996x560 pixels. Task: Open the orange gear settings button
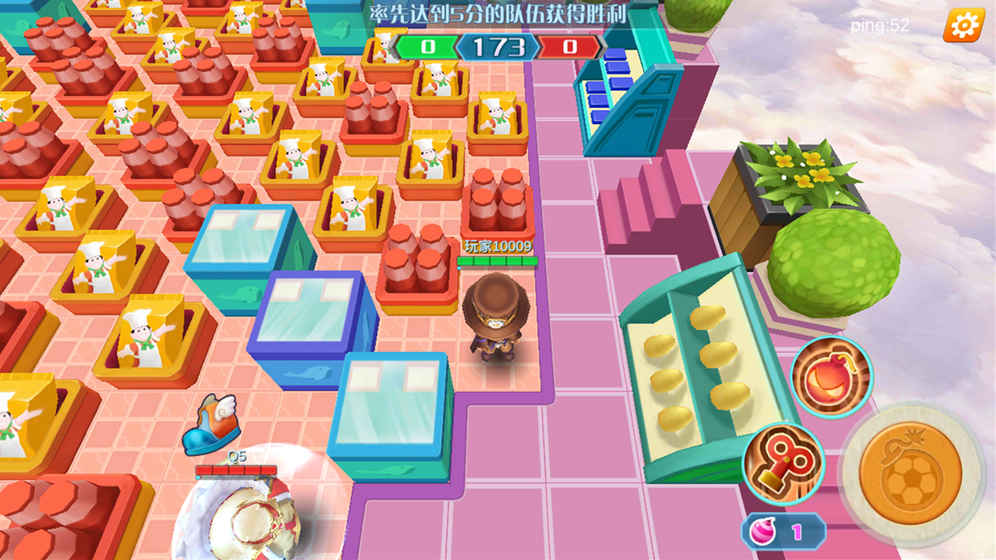click(963, 25)
